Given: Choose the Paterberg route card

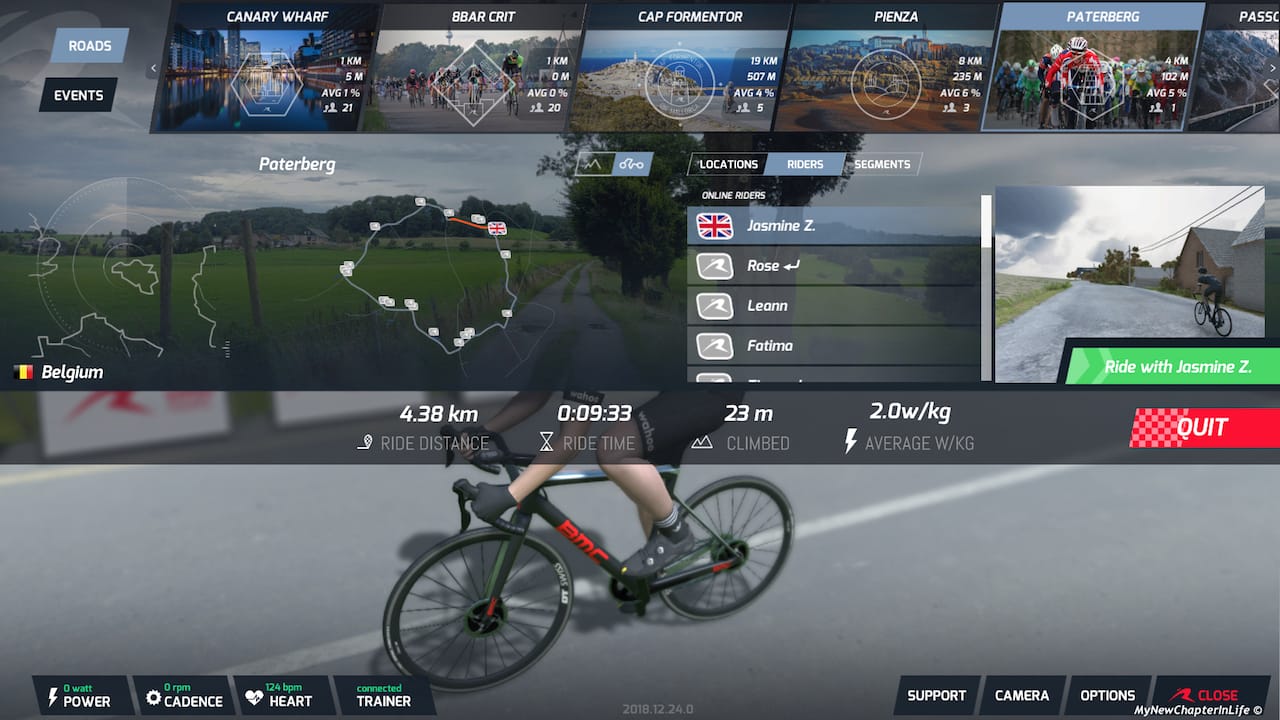Looking at the screenshot, I should (1093, 70).
